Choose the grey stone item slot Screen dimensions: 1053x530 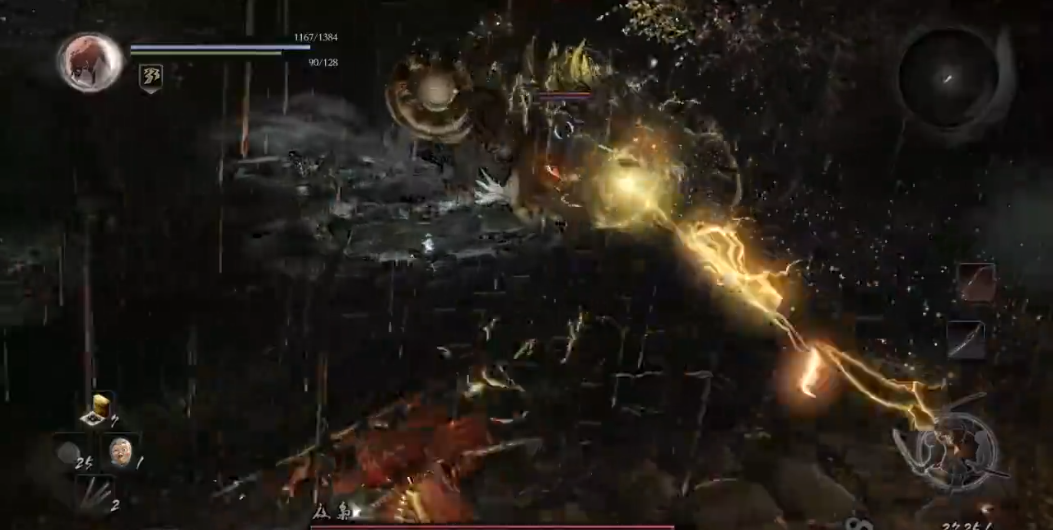(x=69, y=453)
